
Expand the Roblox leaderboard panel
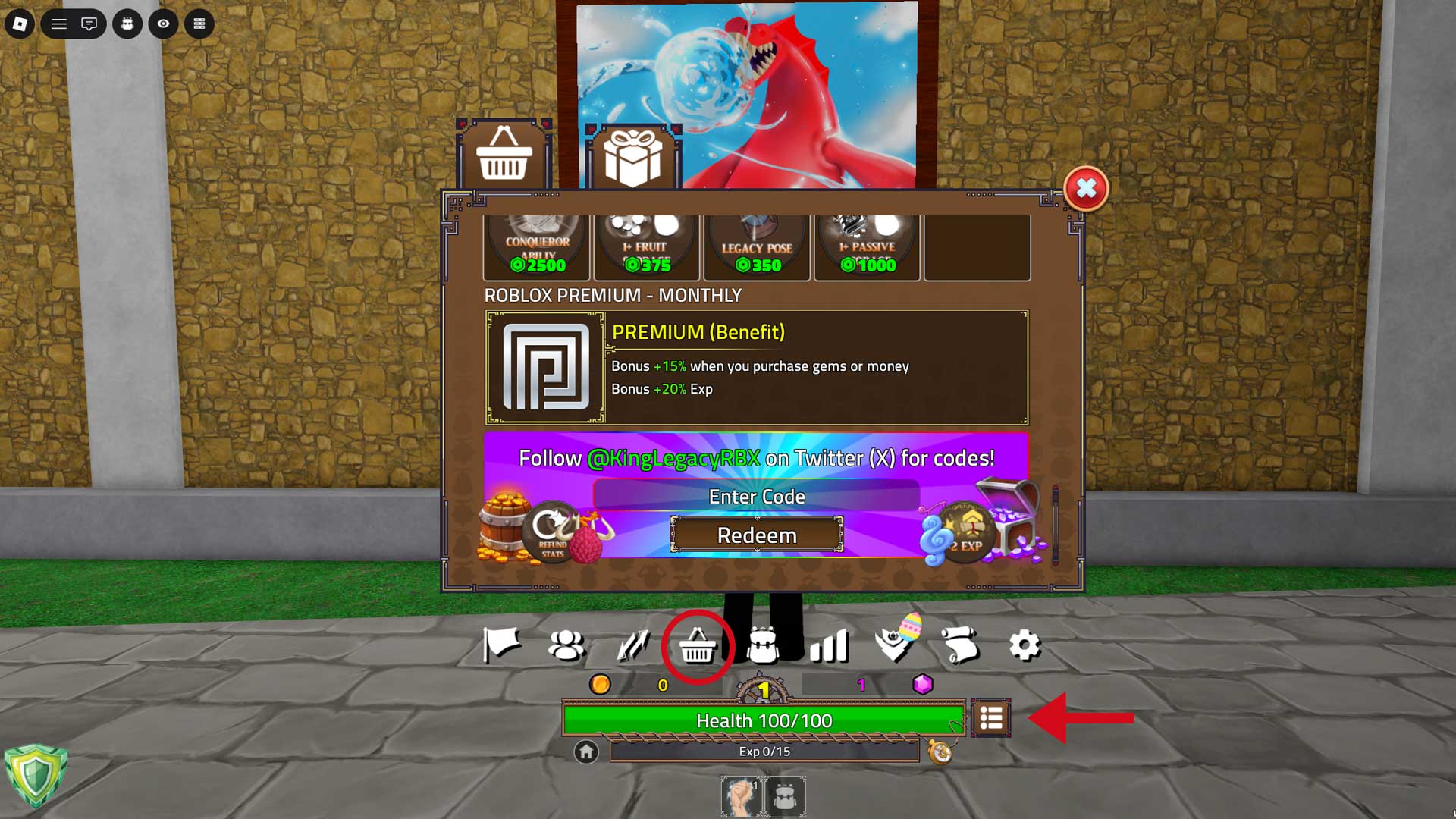[x=200, y=24]
